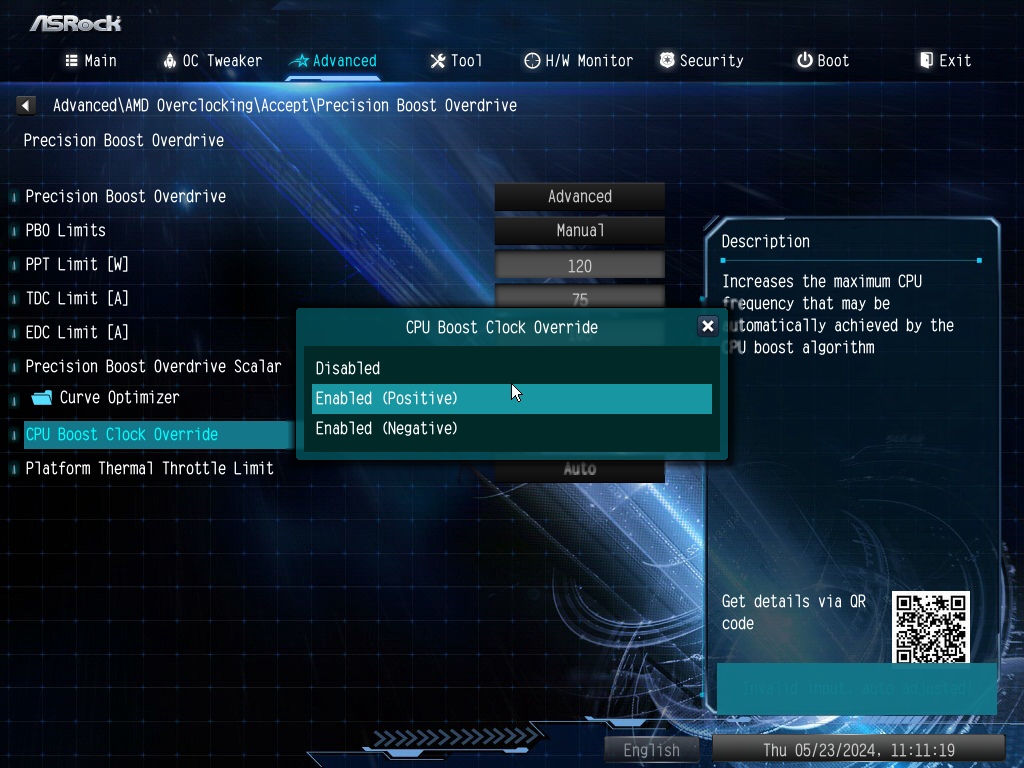Select the Boot tab

click(x=823, y=61)
